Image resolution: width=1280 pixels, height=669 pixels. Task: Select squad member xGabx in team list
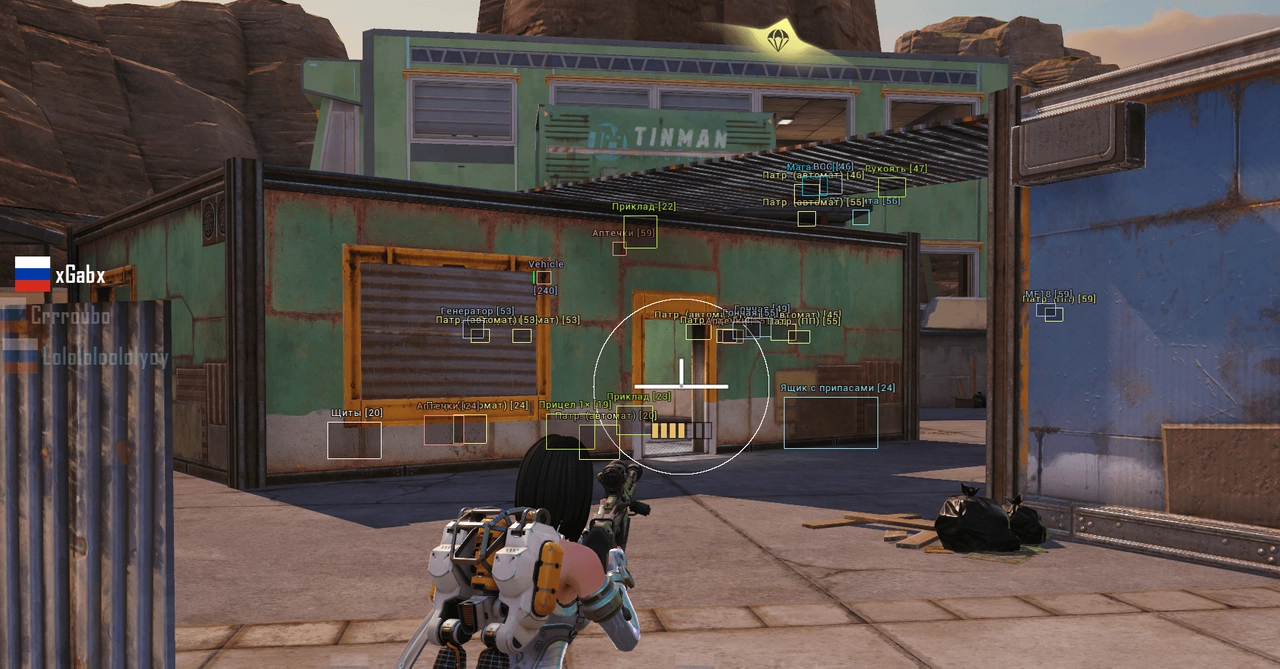point(79,276)
